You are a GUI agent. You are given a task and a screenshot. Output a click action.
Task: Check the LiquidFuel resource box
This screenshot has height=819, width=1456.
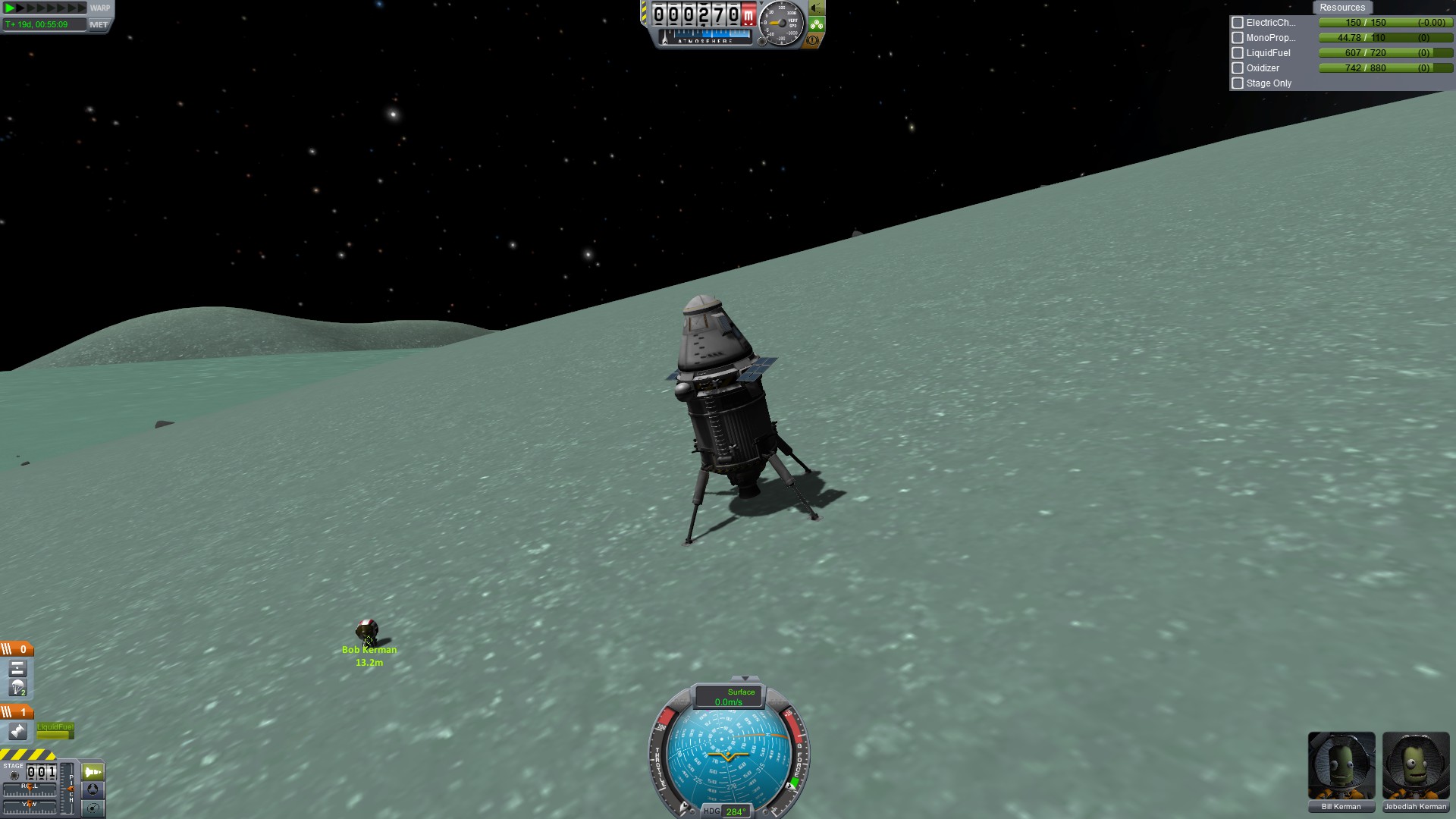click(x=1238, y=53)
